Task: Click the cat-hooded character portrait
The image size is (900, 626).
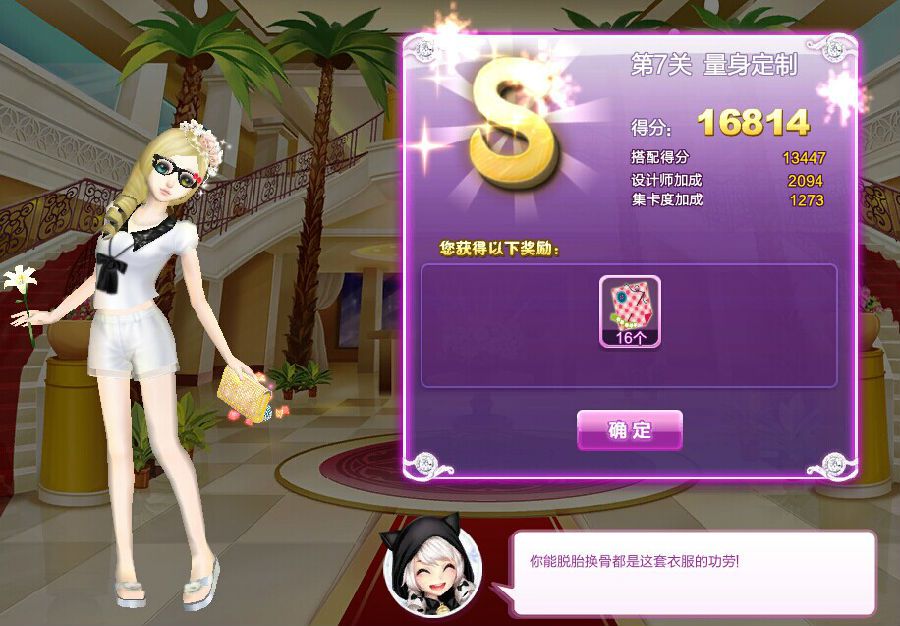Action: coord(432,567)
